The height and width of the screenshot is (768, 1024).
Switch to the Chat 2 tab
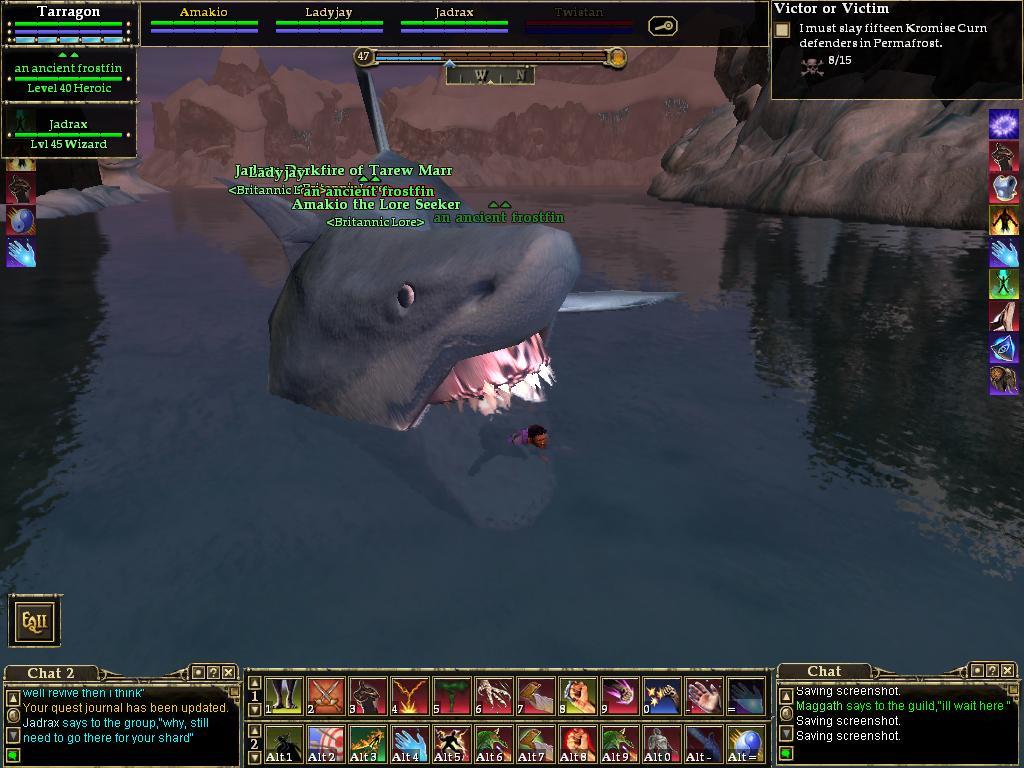(x=50, y=673)
